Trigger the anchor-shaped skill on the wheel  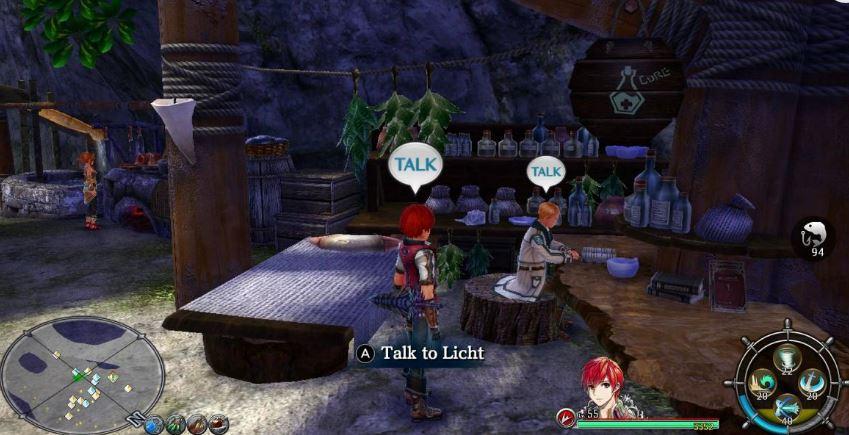click(814, 381)
